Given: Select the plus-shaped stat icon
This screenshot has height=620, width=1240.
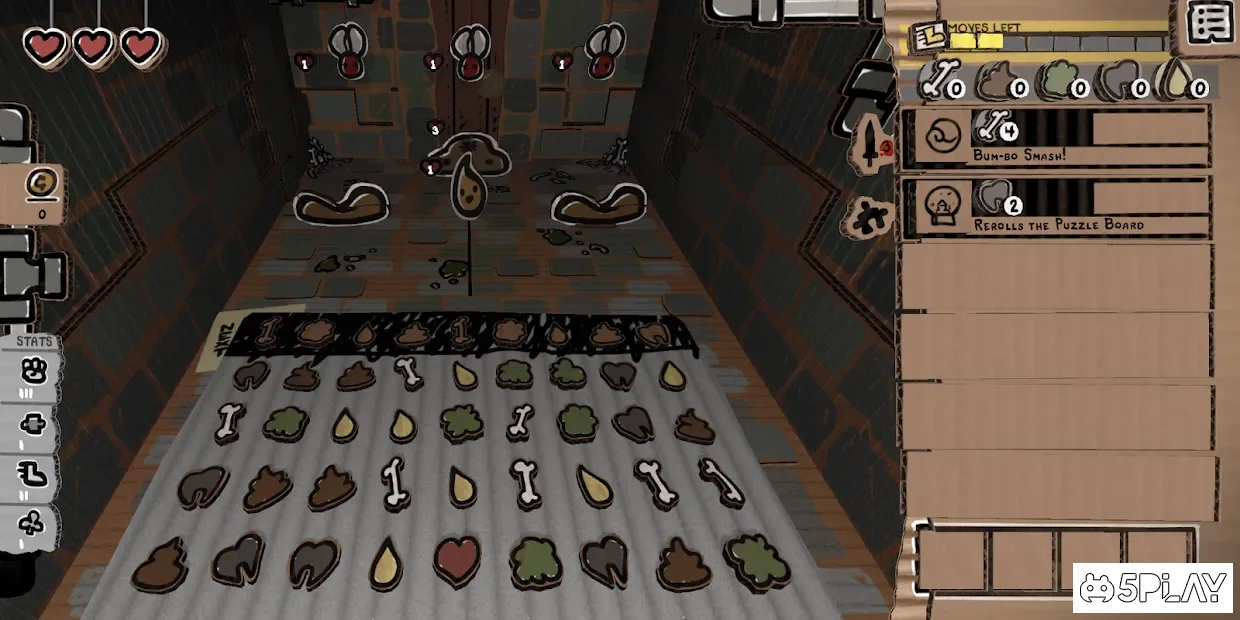Looking at the screenshot, I should tap(33, 426).
